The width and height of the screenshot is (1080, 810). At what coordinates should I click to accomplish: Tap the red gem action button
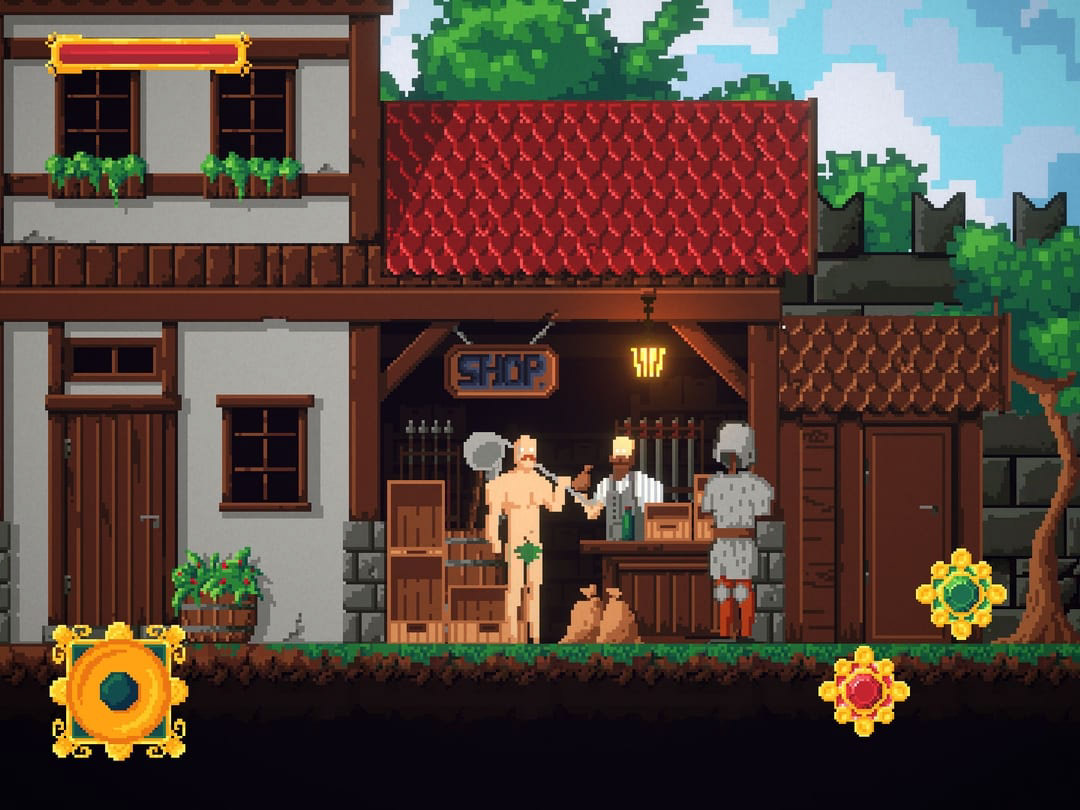coord(863,691)
